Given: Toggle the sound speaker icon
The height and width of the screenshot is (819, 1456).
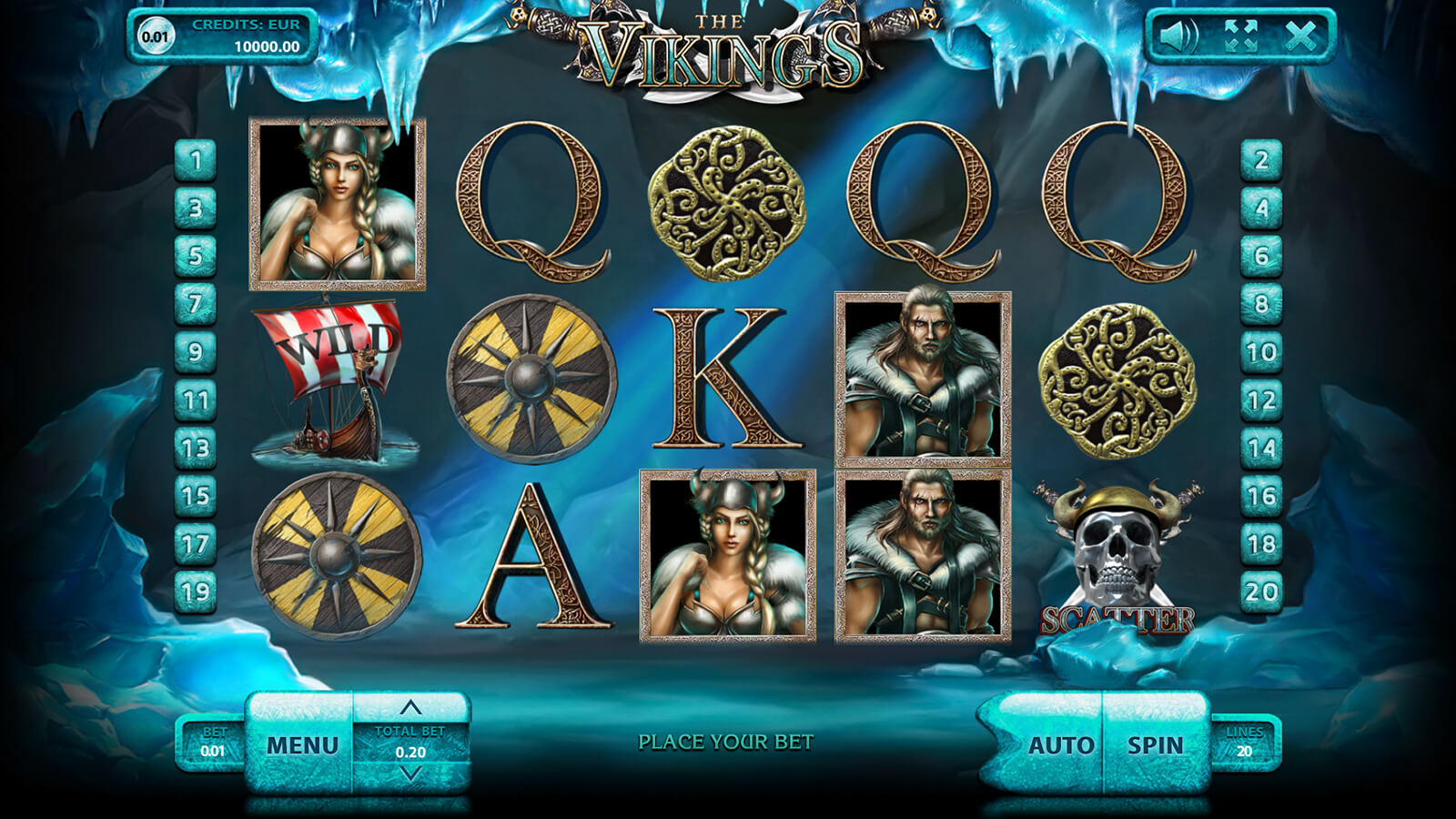Looking at the screenshot, I should click(1178, 36).
